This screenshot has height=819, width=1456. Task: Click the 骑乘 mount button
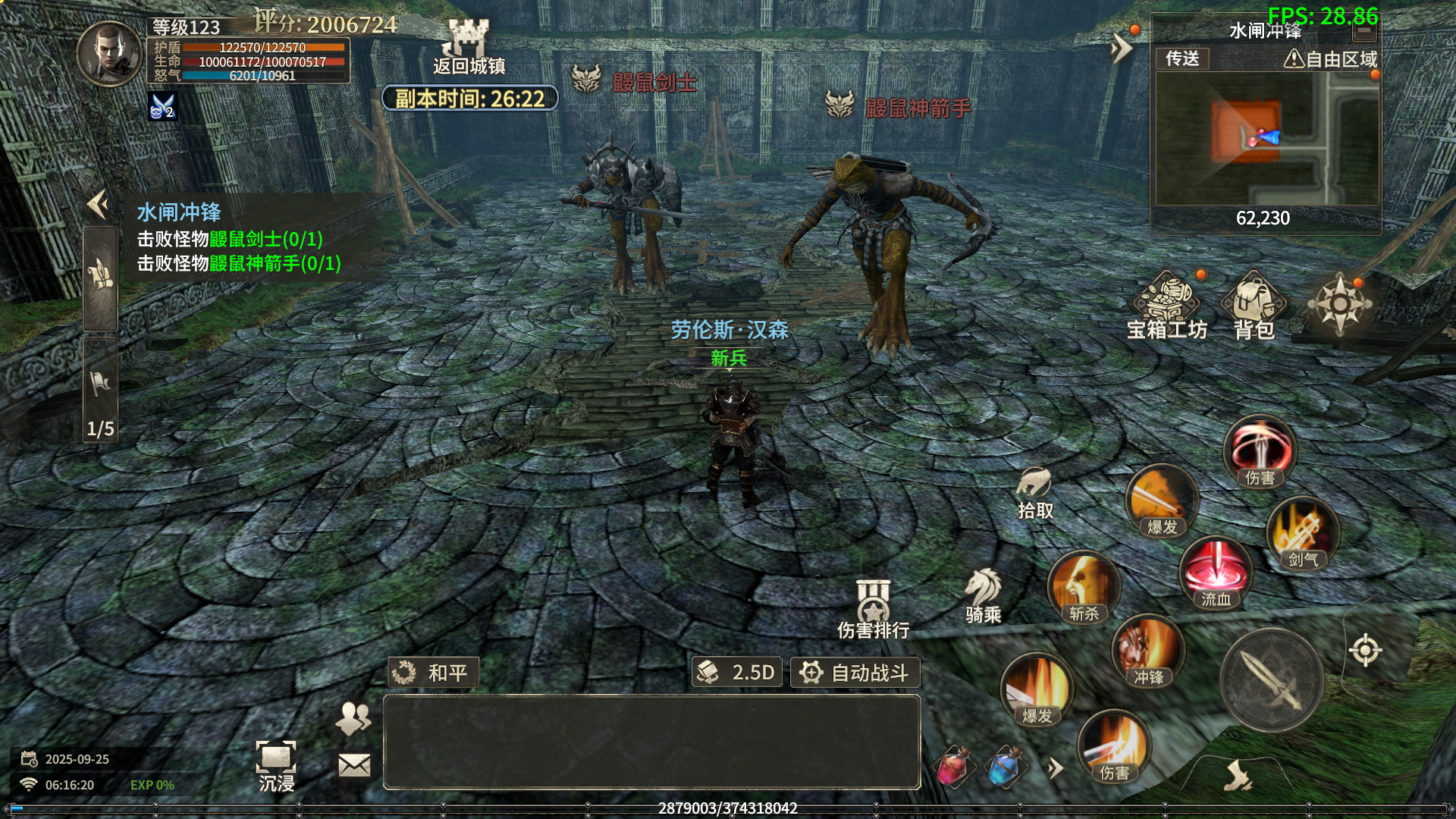click(984, 596)
